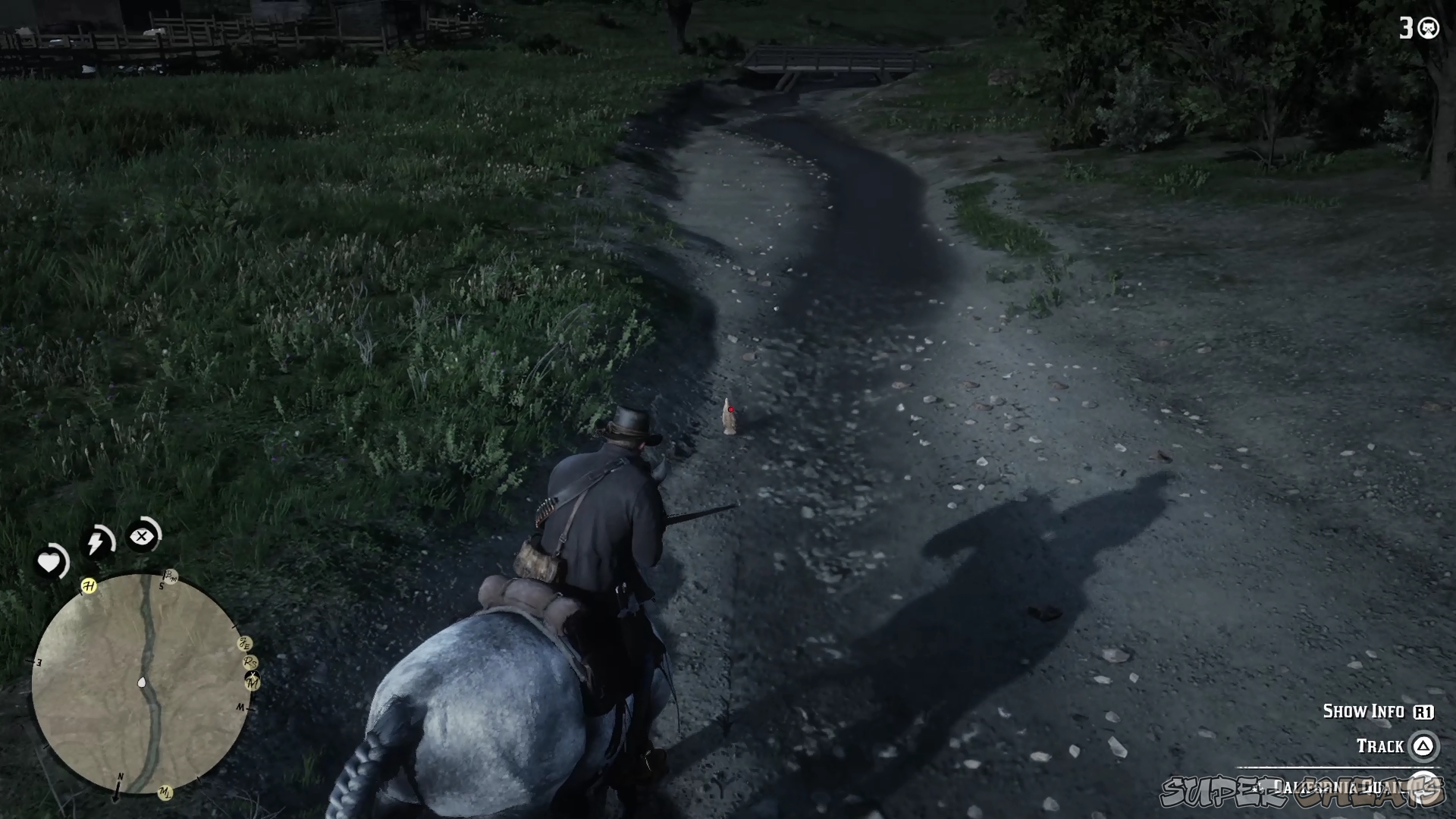Click the triangle button icon next to Track
The width and height of the screenshot is (1456, 819).
pos(1424,746)
